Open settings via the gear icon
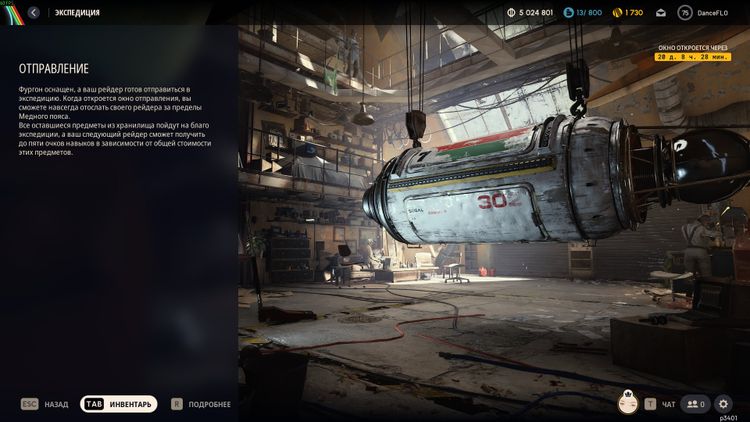Viewport: 750px width, 422px height. 724,404
